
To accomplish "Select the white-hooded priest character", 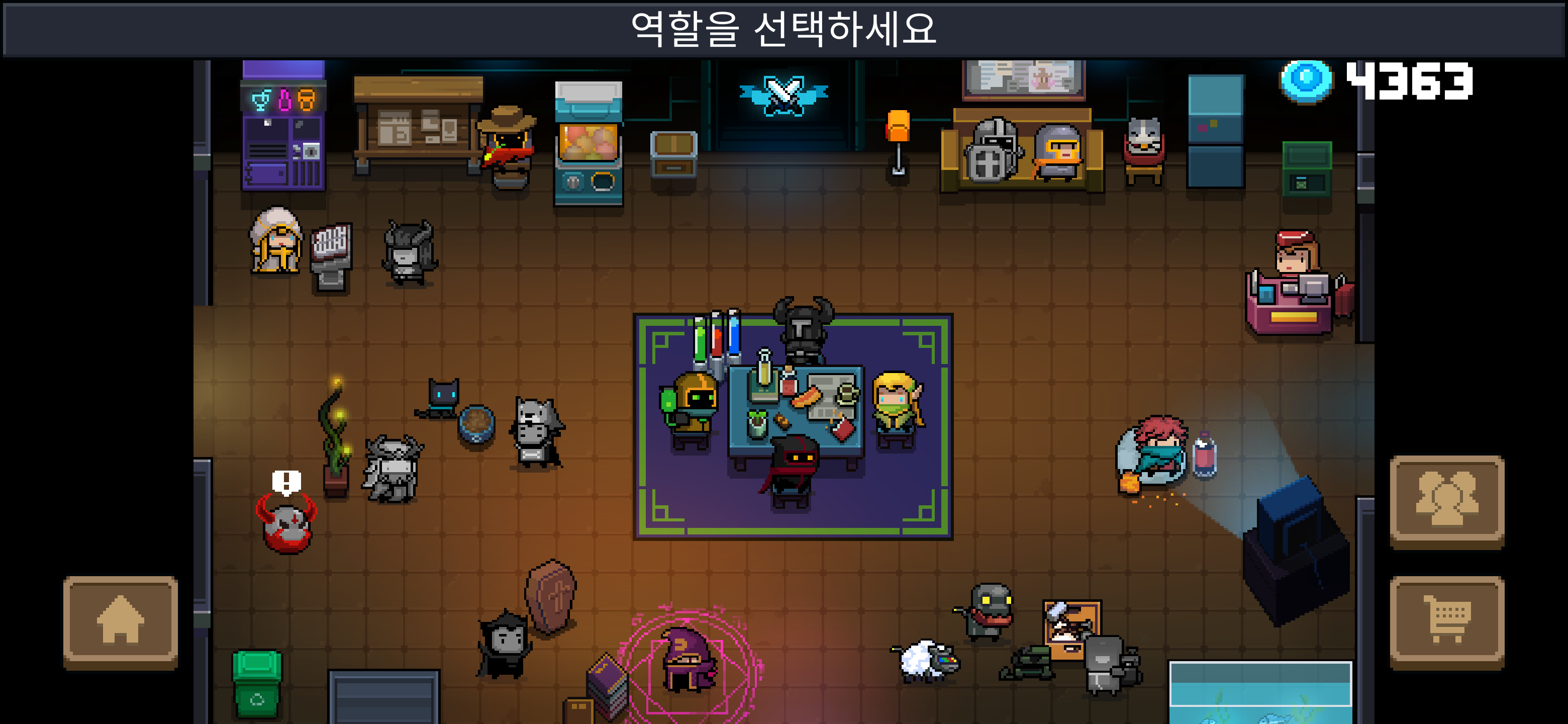I will (277, 241).
